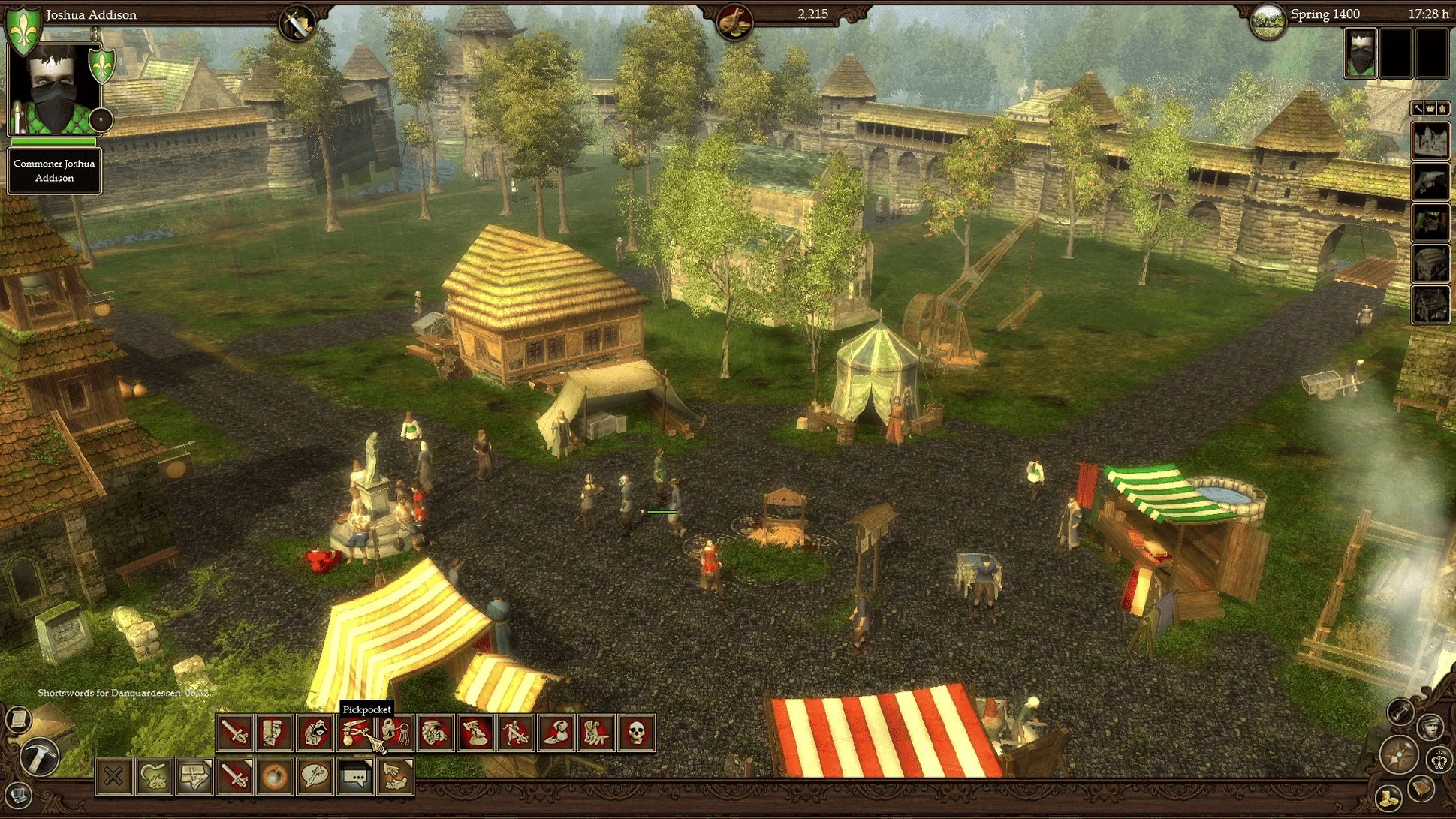This screenshot has width=1456, height=819.
Task: Select the skull icon in the action bar
Action: 636,732
